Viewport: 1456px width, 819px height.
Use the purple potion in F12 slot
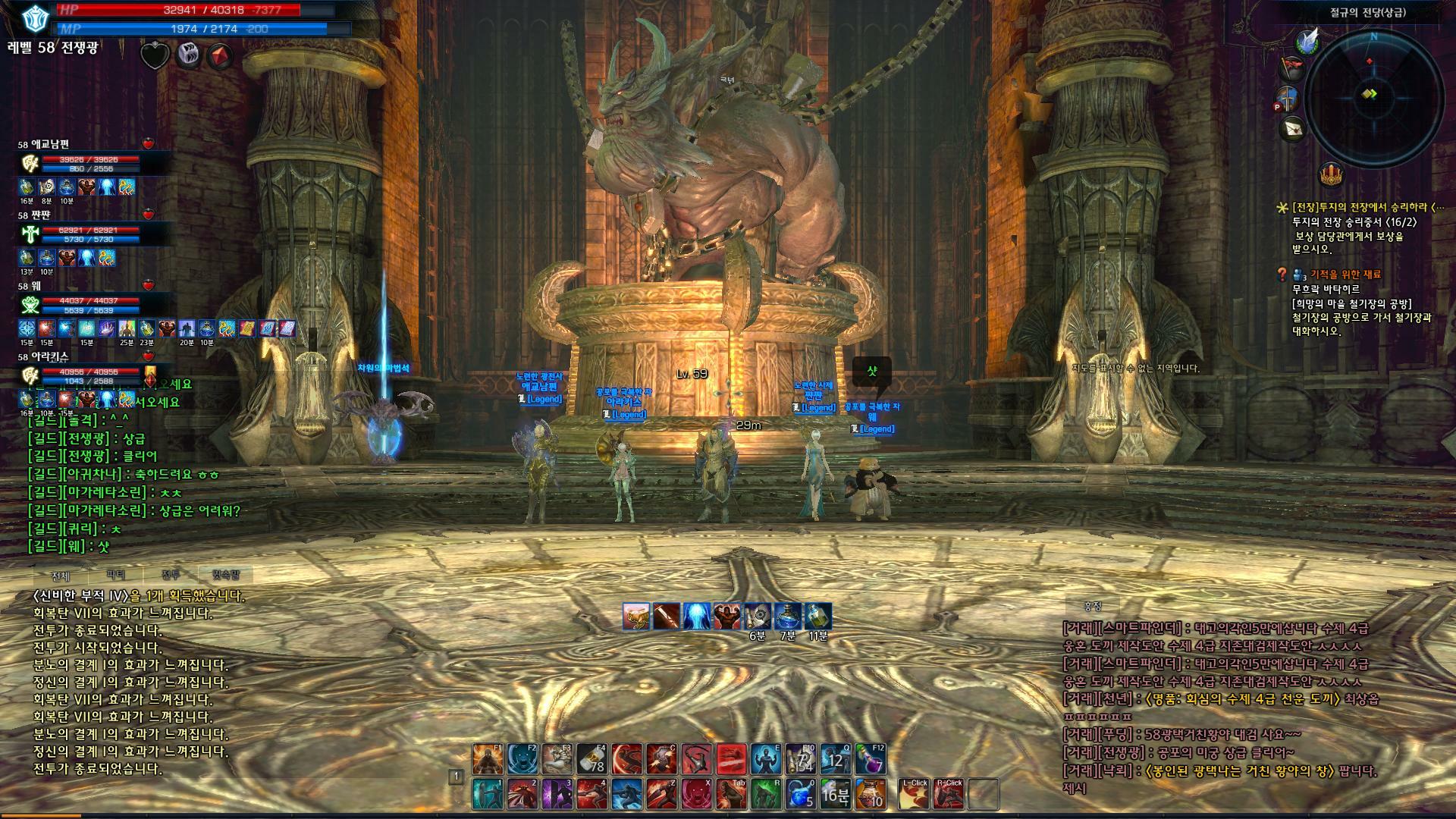[x=871, y=758]
